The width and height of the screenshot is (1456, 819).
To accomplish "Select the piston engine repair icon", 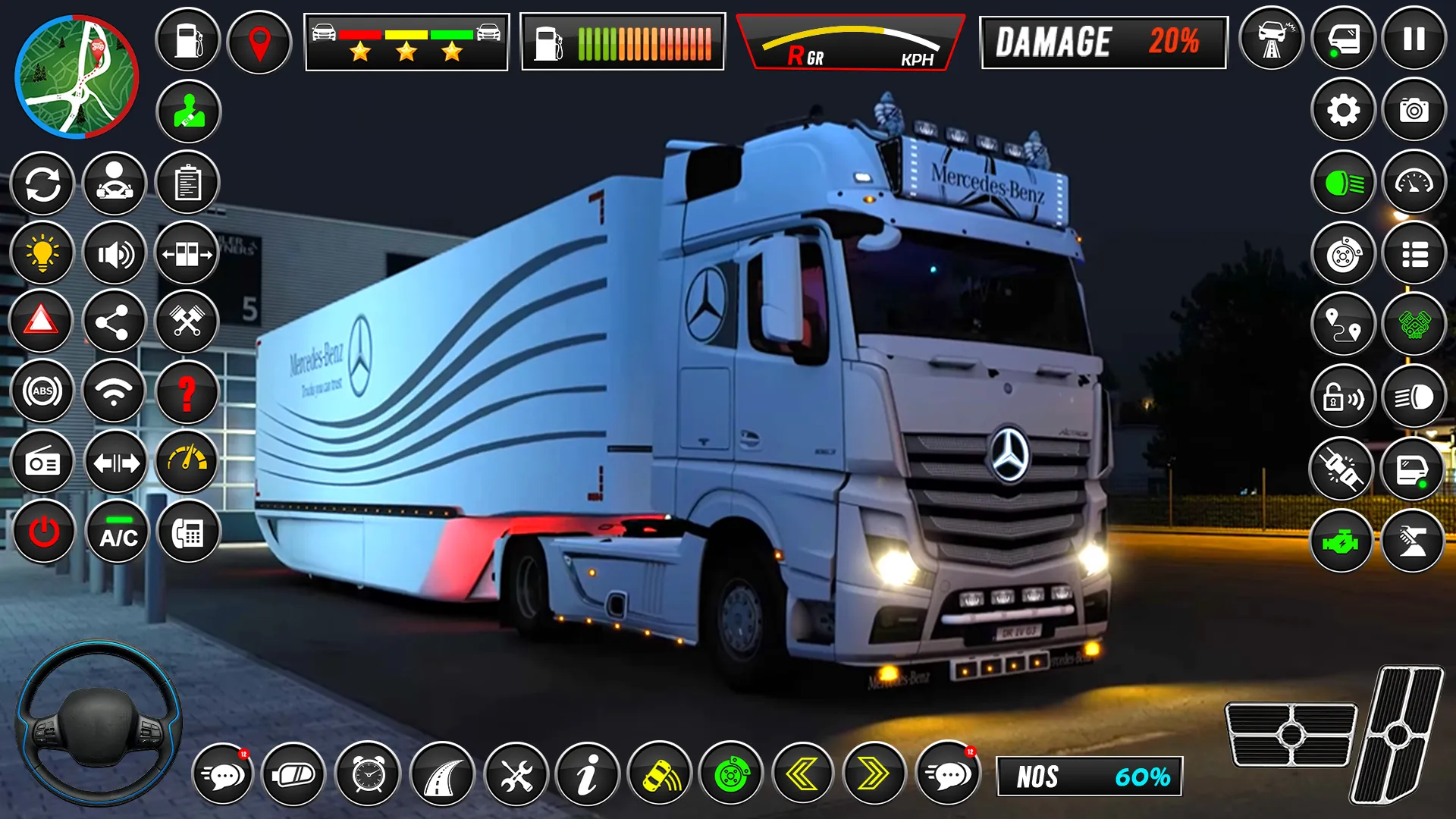I will 187,322.
